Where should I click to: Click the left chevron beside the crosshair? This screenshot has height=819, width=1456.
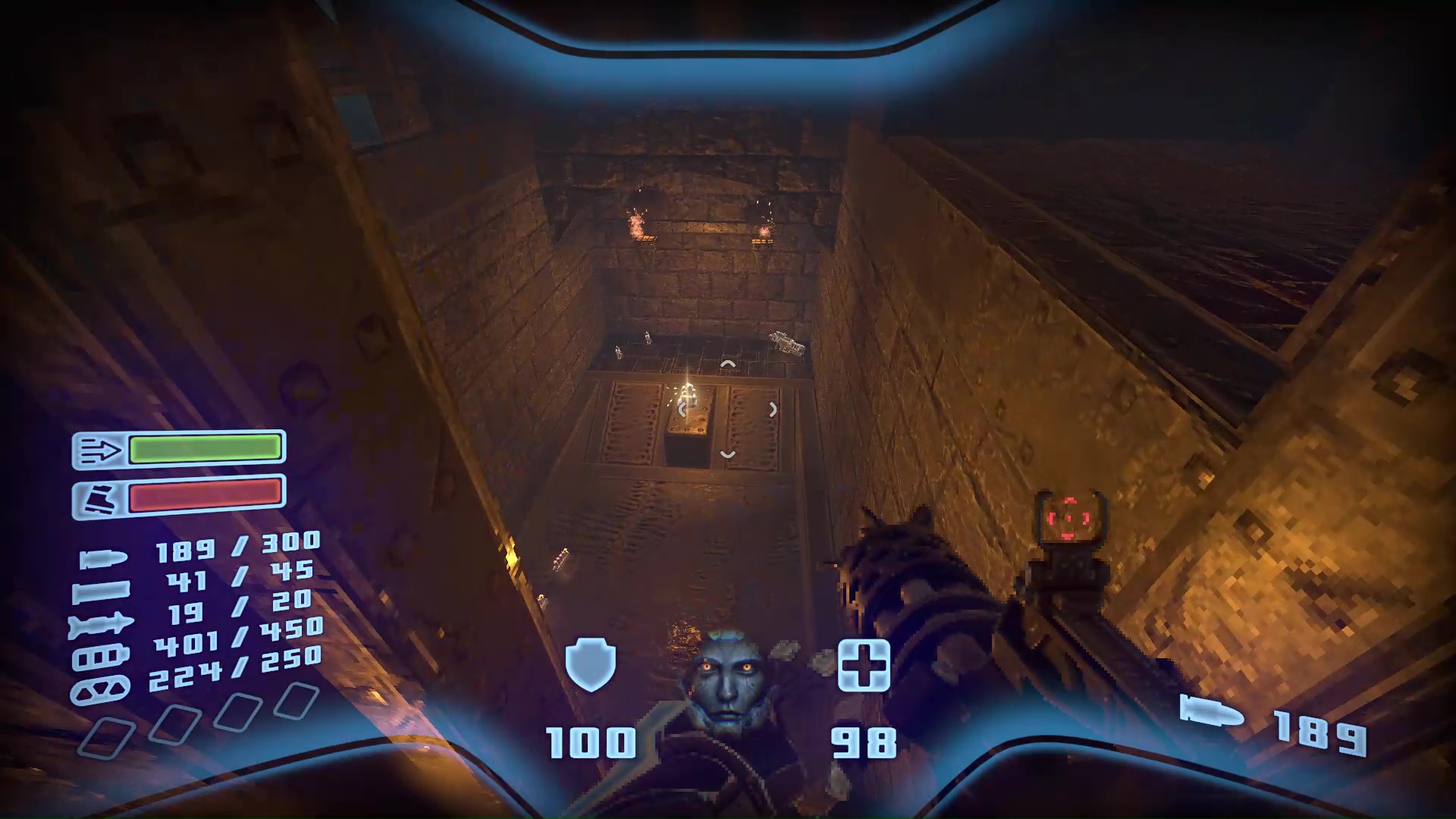[x=682, y=409]
